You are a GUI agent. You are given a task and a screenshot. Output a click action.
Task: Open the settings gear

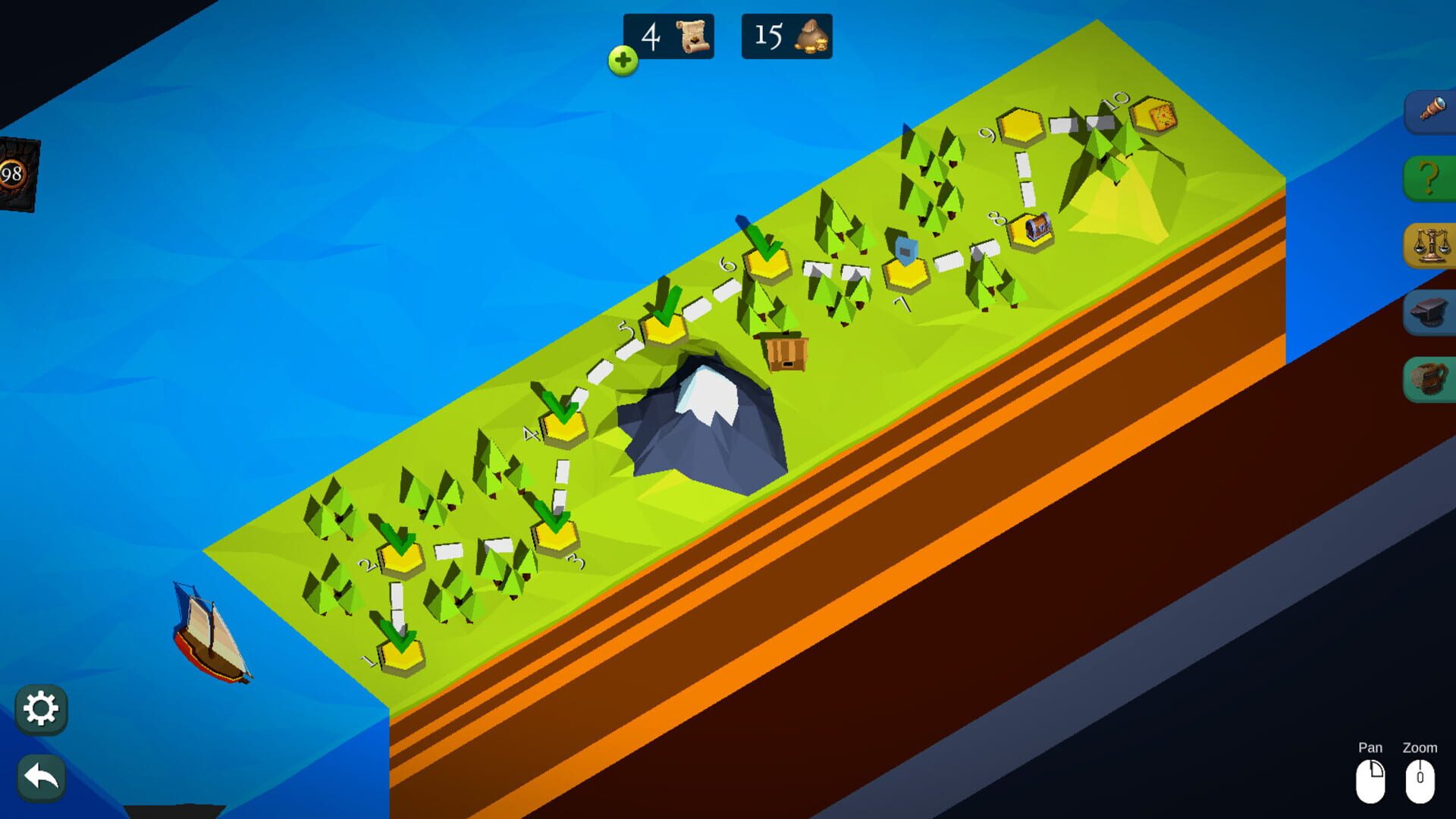pos(42,709)
